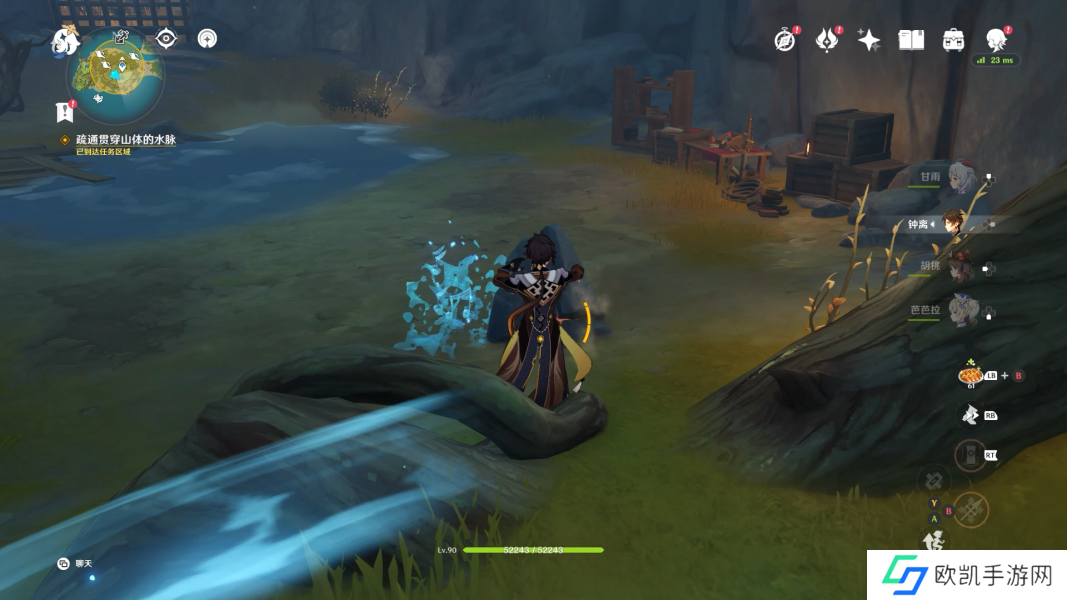Open the backpack inventory
Image resolution: width=1067 pixels, height=600 pixels.
coord(953,40)
